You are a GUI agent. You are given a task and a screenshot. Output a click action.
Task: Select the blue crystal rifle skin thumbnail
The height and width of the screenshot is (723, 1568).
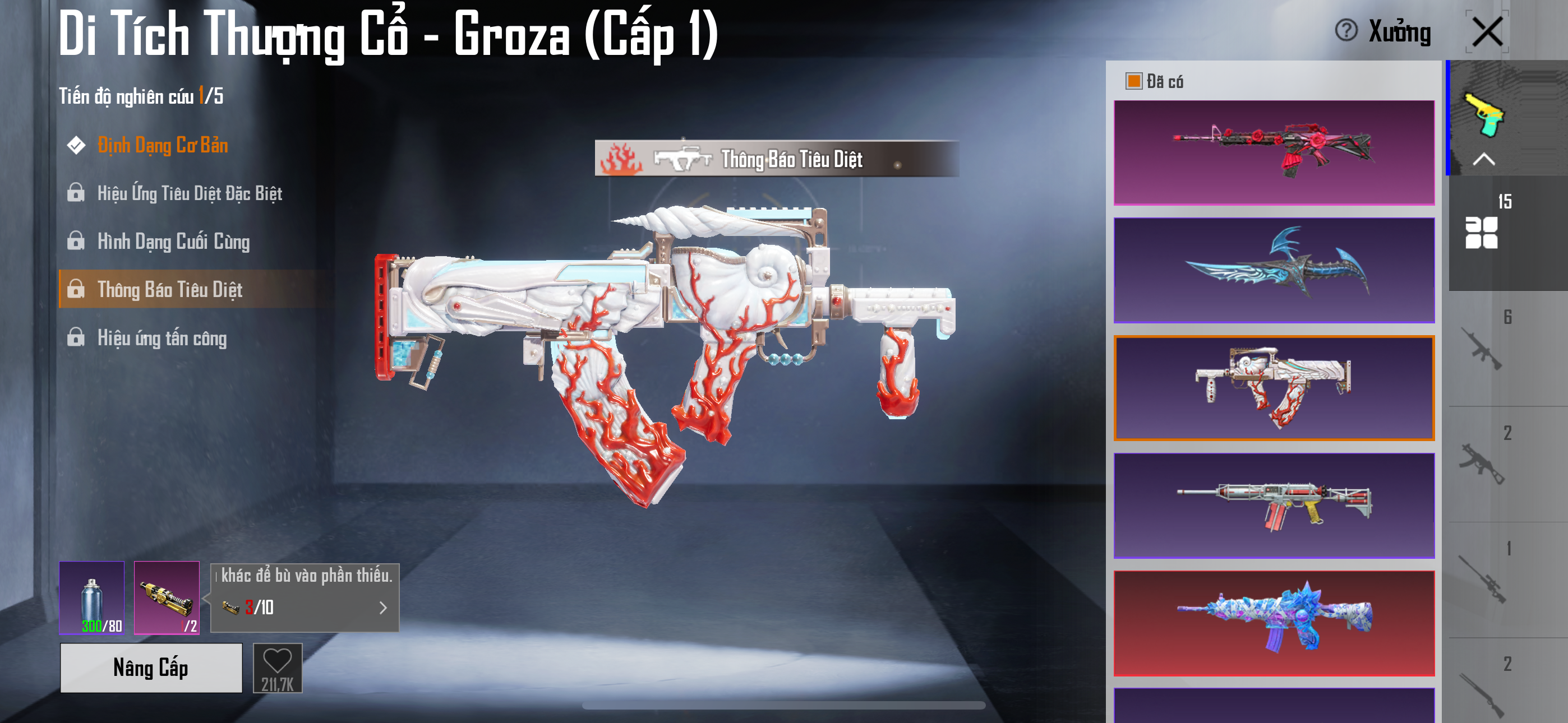(x=1274, y=623)
